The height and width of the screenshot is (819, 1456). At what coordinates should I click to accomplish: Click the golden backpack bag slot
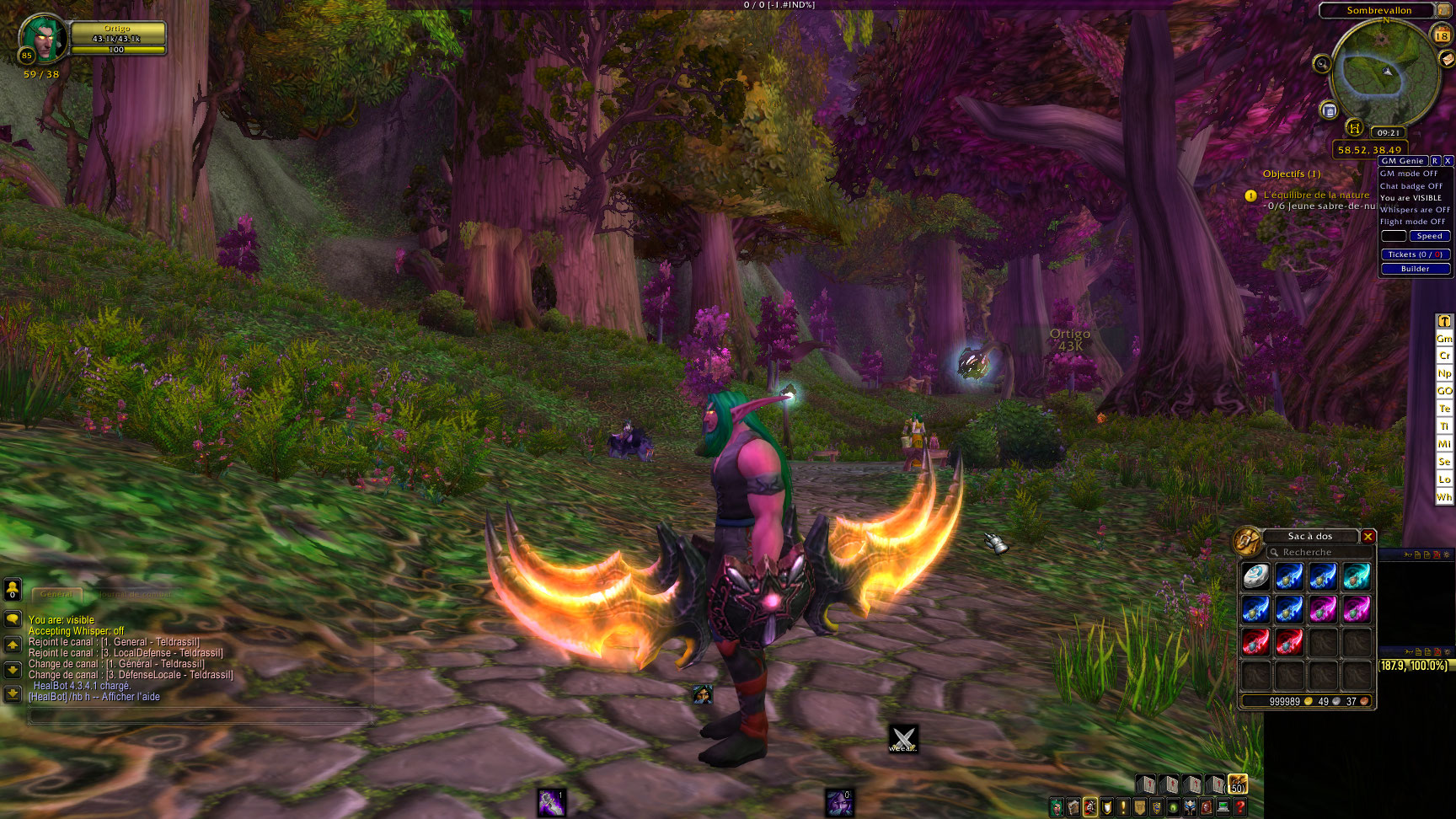coord(1237,784)
